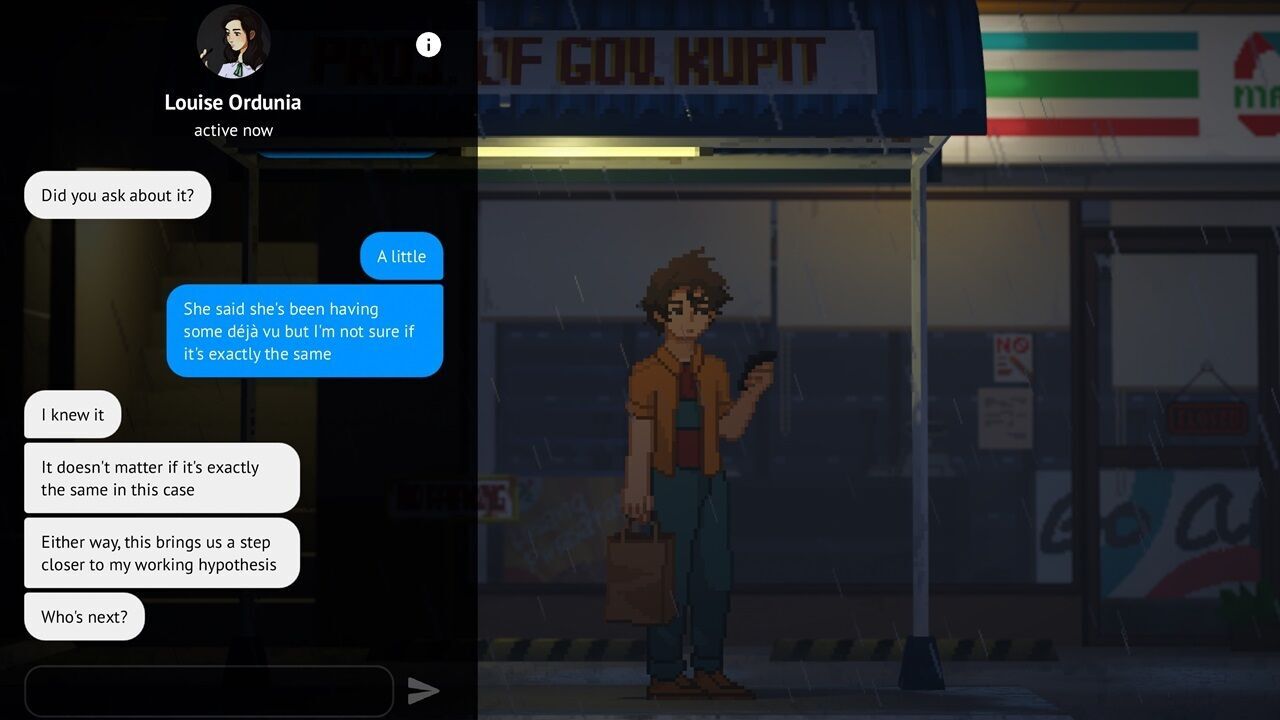Expand the 'I knew it' message bubble
This screenshot has height=720, width=1280.
point(72,414)
